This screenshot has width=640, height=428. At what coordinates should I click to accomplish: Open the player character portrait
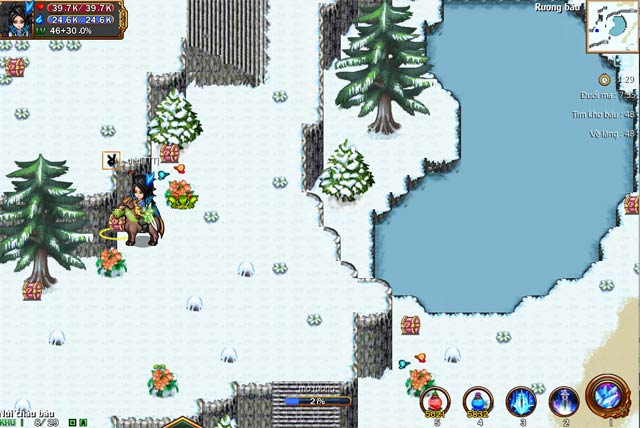(20, 19)
